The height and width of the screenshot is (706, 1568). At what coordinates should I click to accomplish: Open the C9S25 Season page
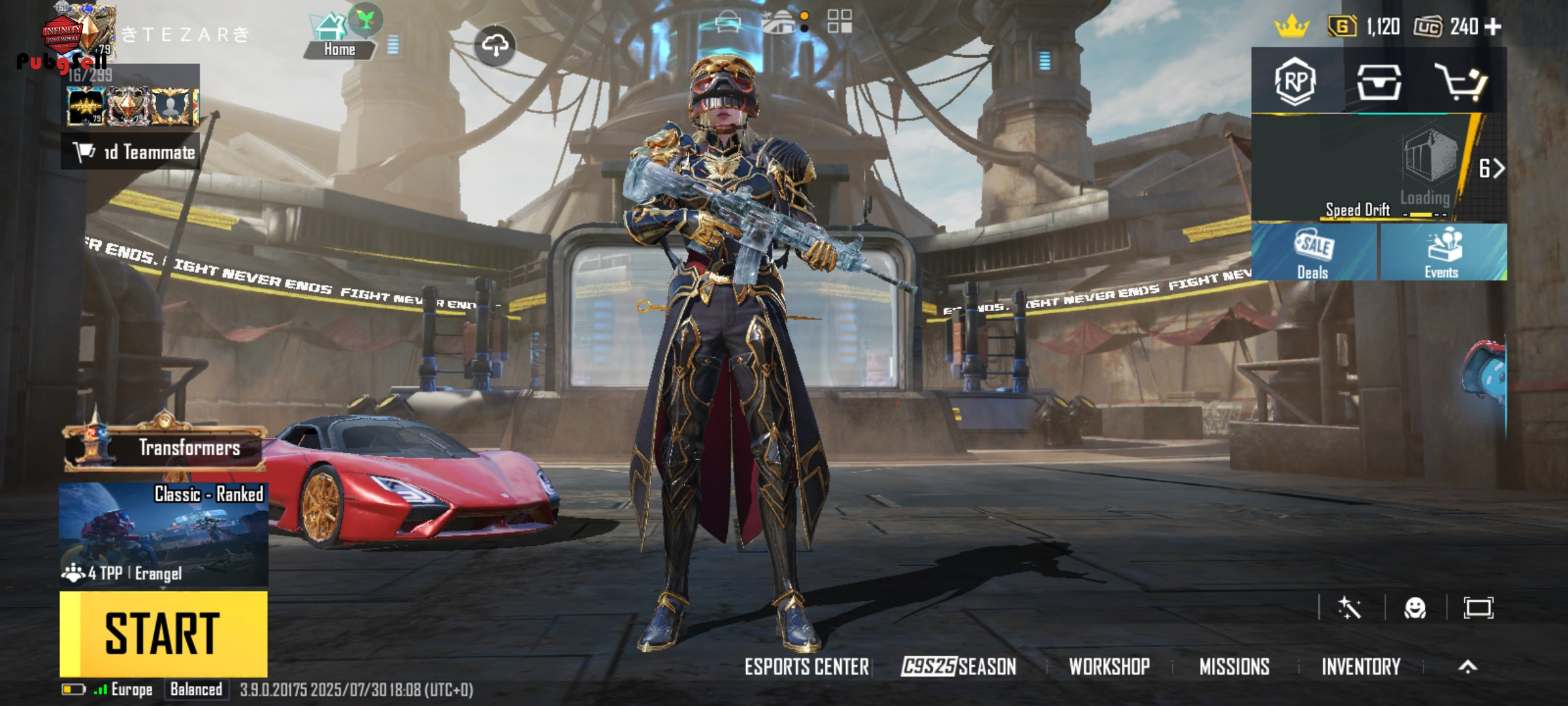click(x=958, y=667)
